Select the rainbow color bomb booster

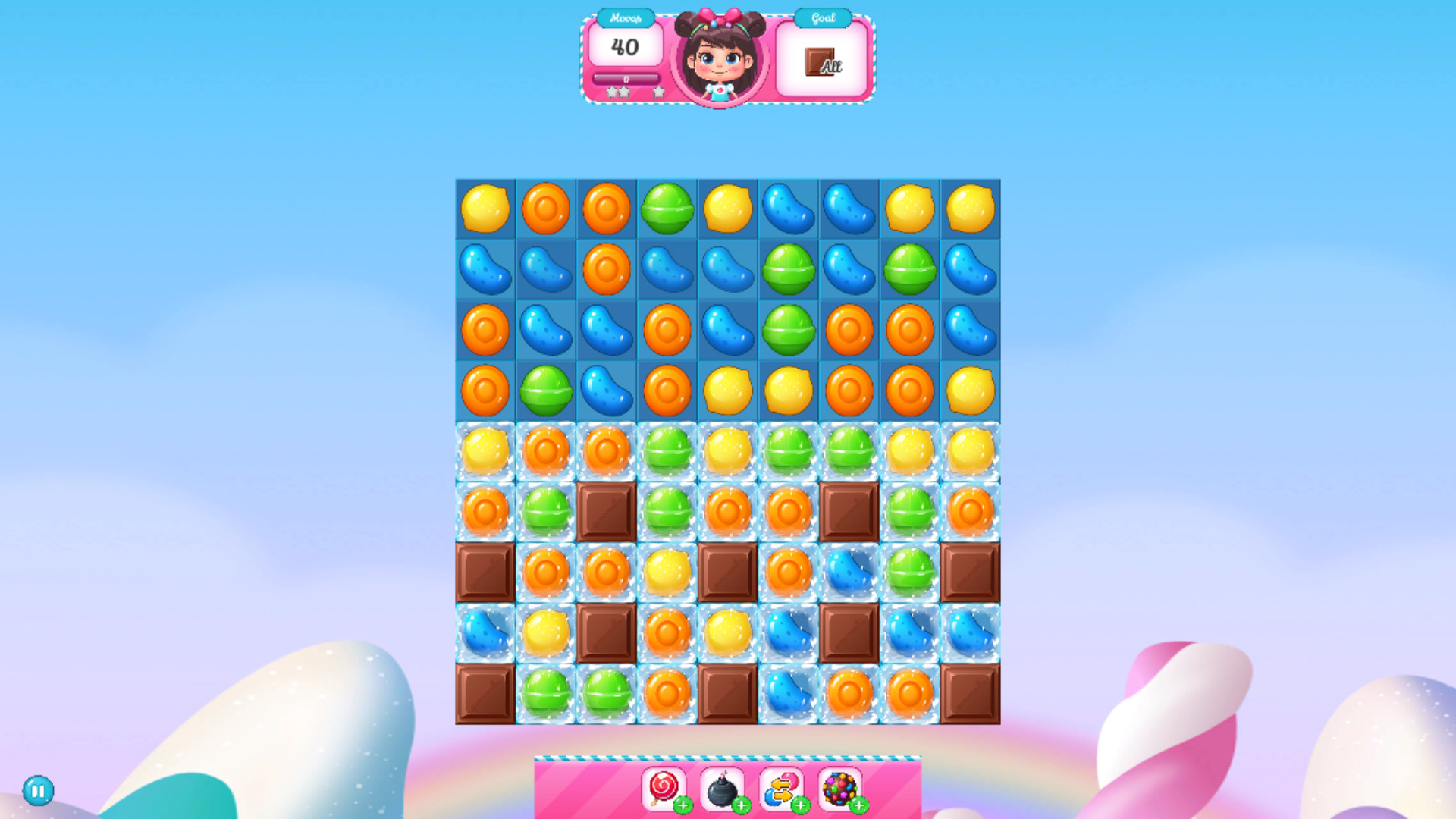pos(840,789)
